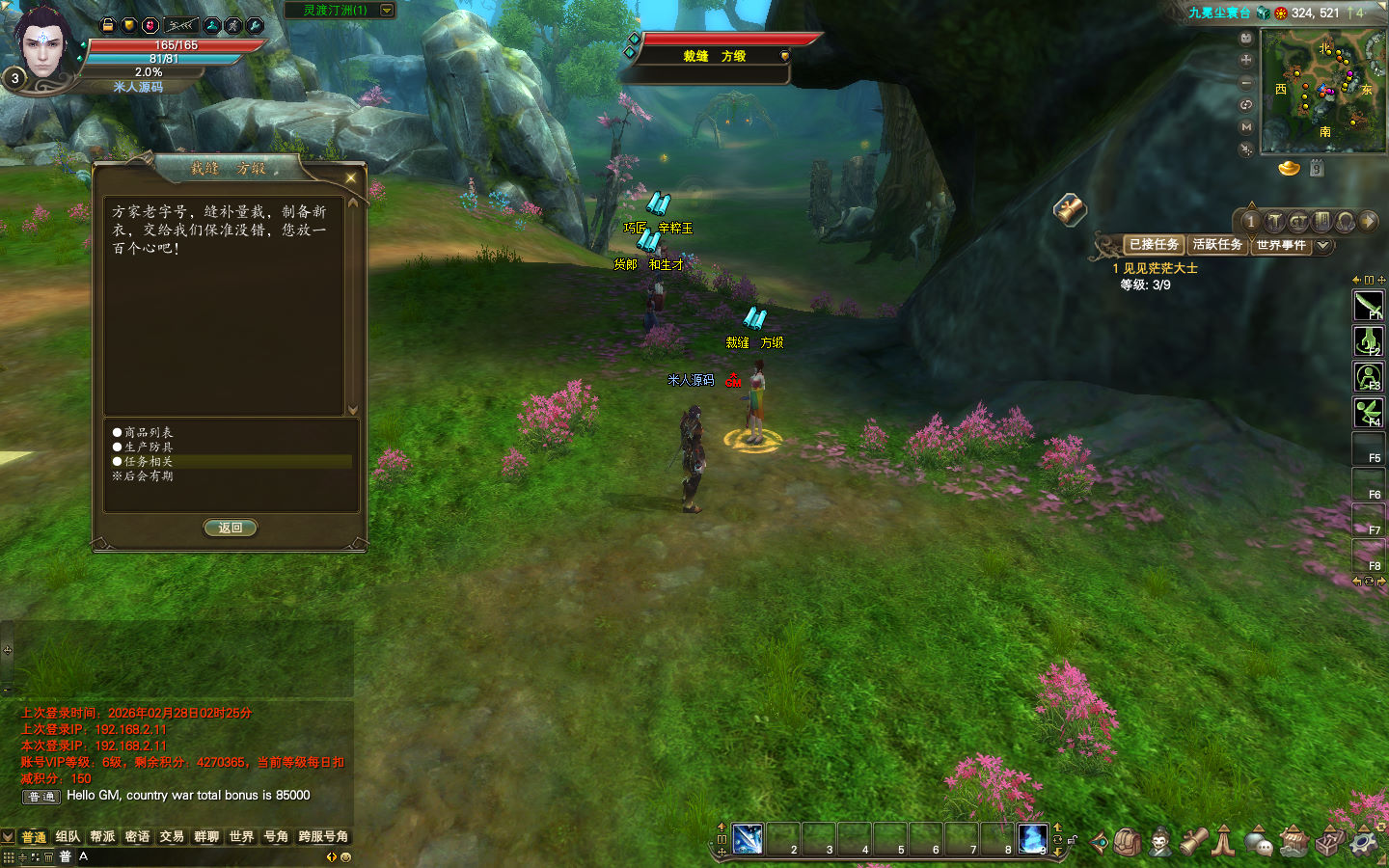Image resolution: width=1389 pixels, height=868 pixels.
Task: Select the 生产防具 dialogue option
Action: click(x=148, y=447)
